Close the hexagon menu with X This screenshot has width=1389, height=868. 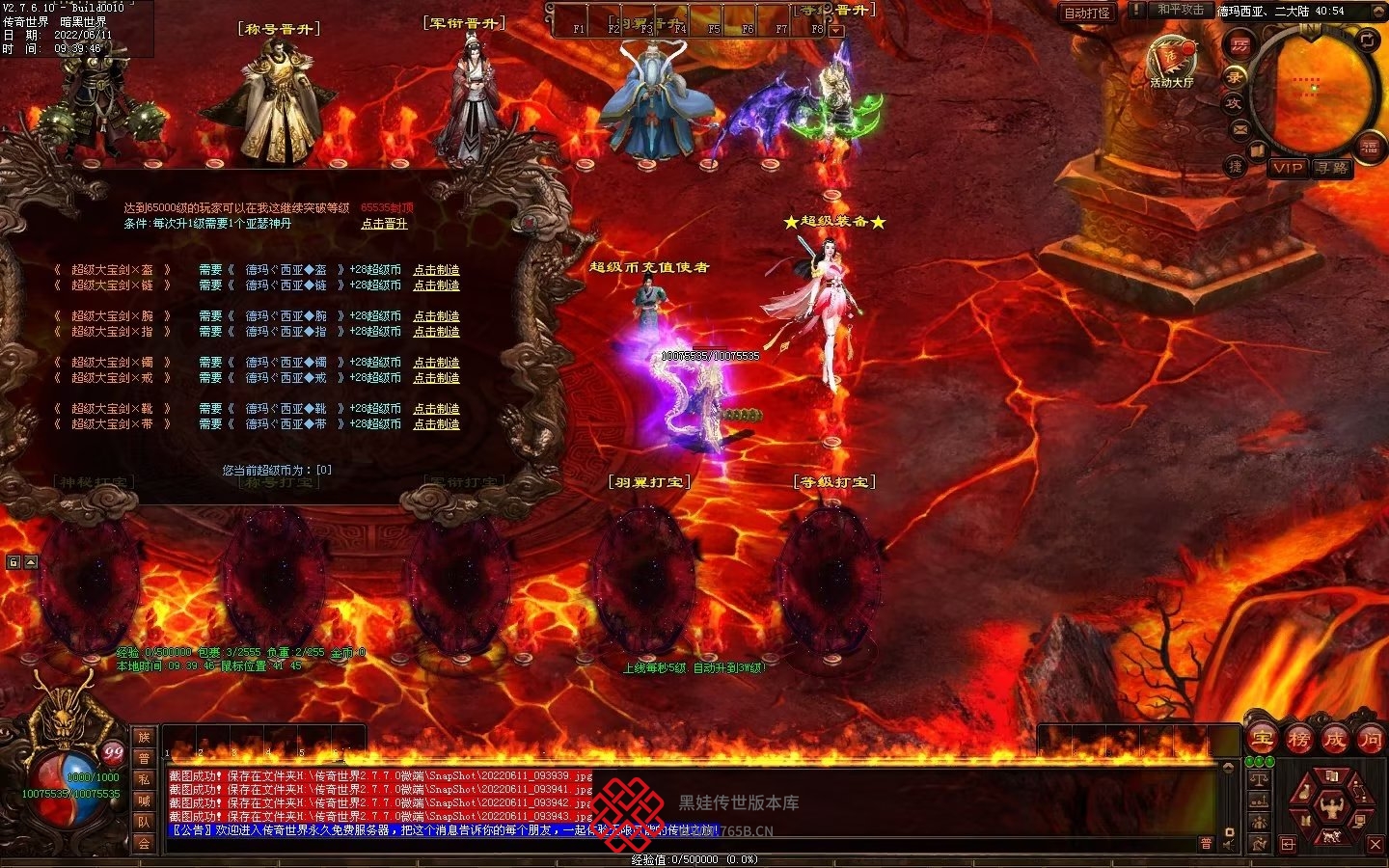pos(1375,845)
